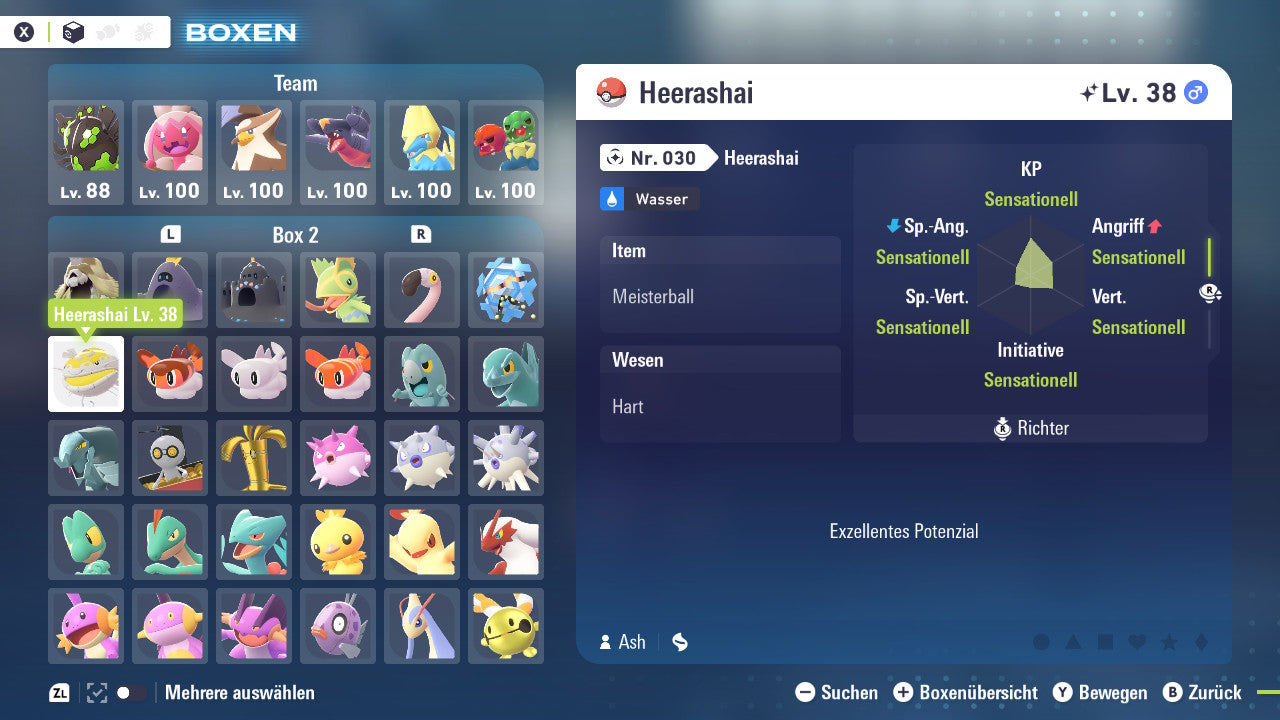Open the Box 2 name header

[x=295, y=235]
